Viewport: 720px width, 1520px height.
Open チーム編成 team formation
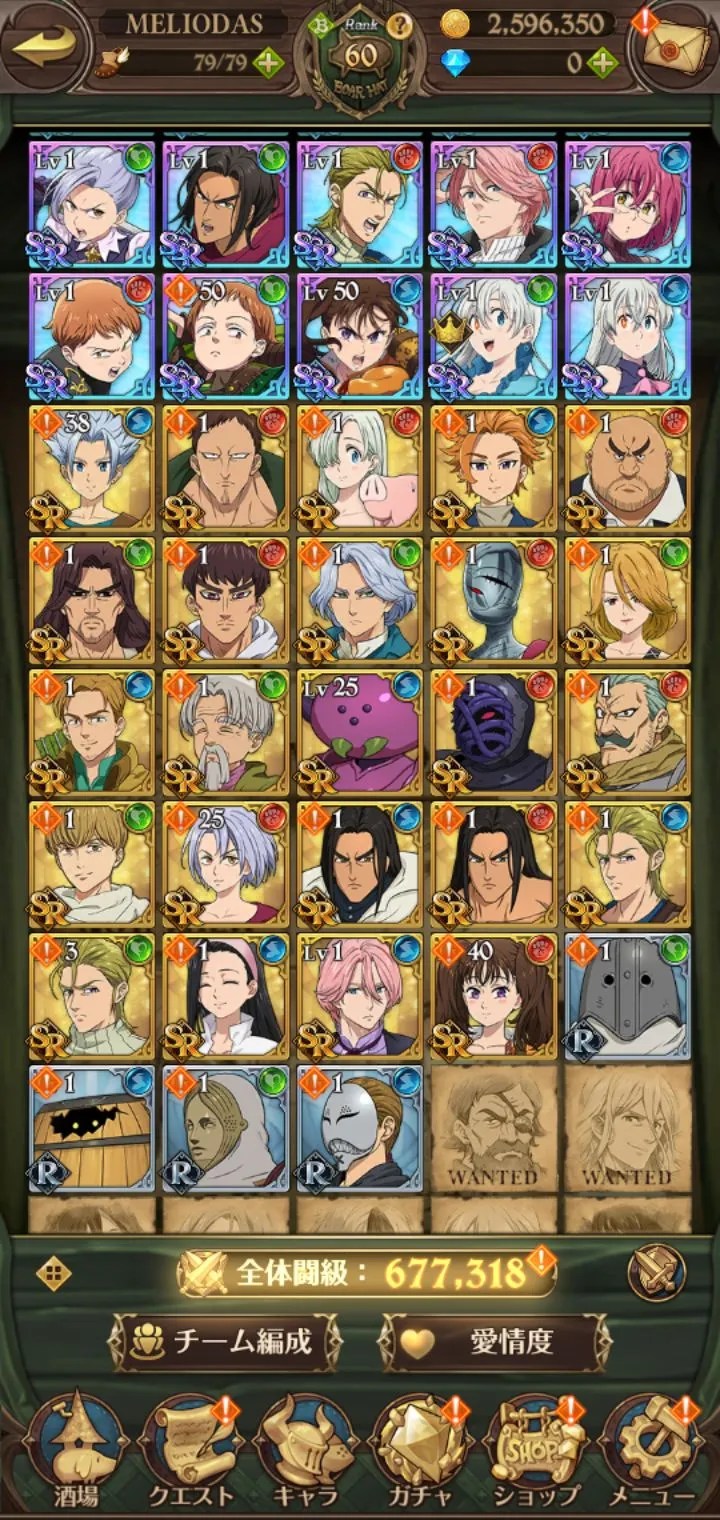pos(225,1341)
